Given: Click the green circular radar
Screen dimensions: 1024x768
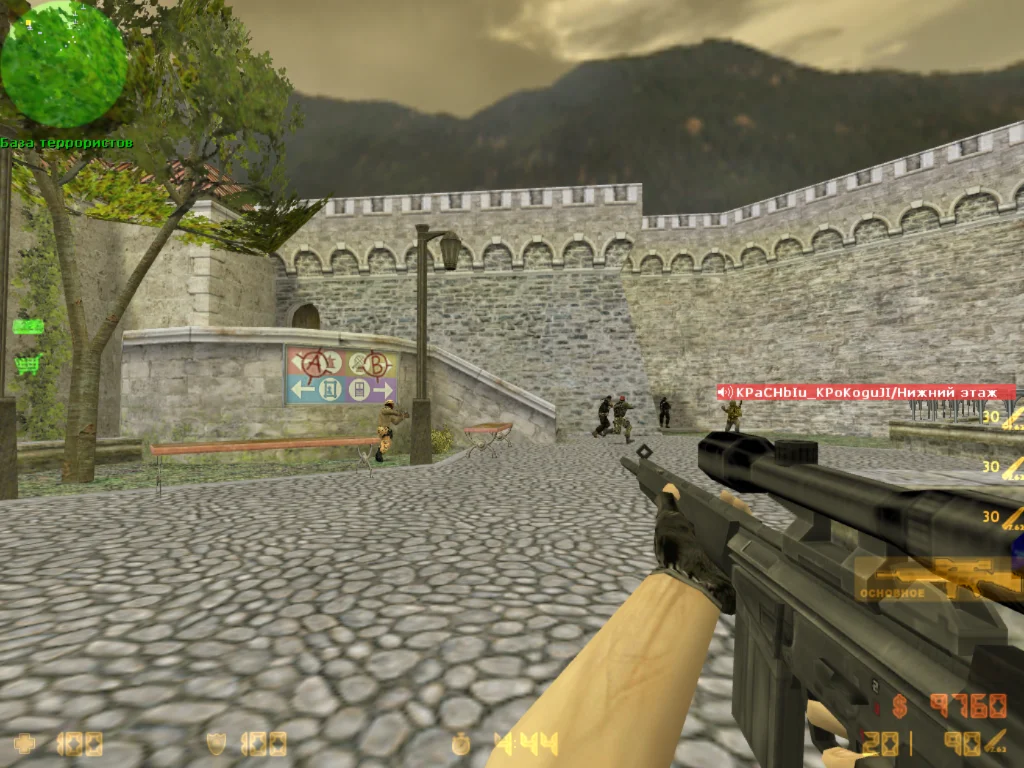Looking at the screenshot, I should coord(64,64).
